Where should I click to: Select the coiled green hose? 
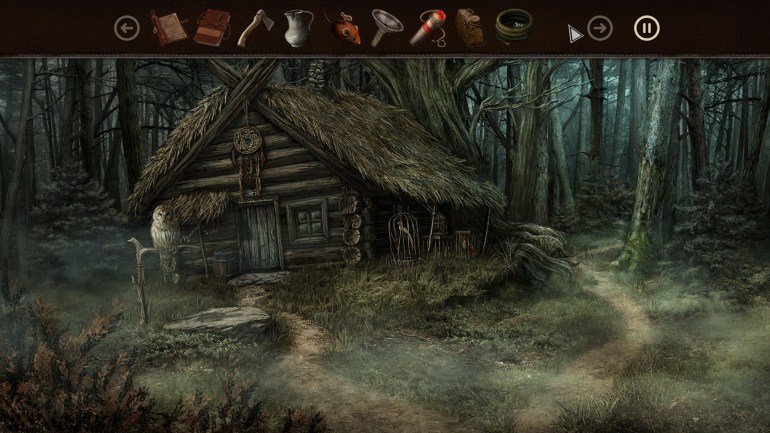pos(513,27)
